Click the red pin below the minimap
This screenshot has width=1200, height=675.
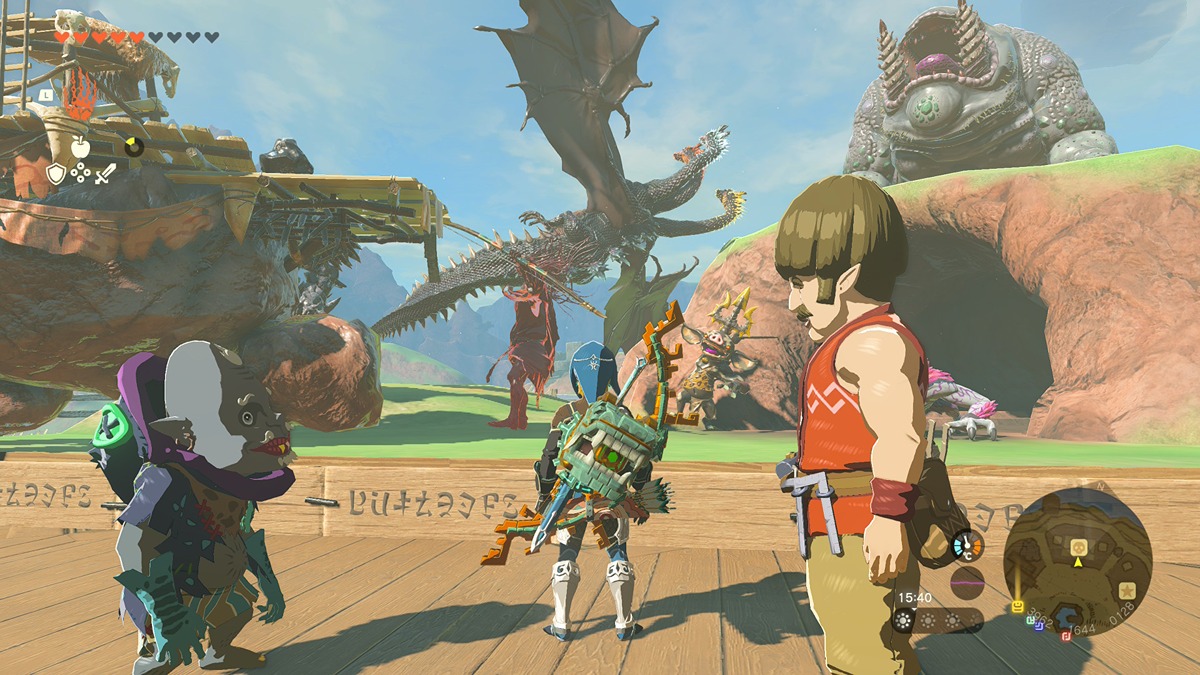pyautogui.click(x=1064, y=635)
